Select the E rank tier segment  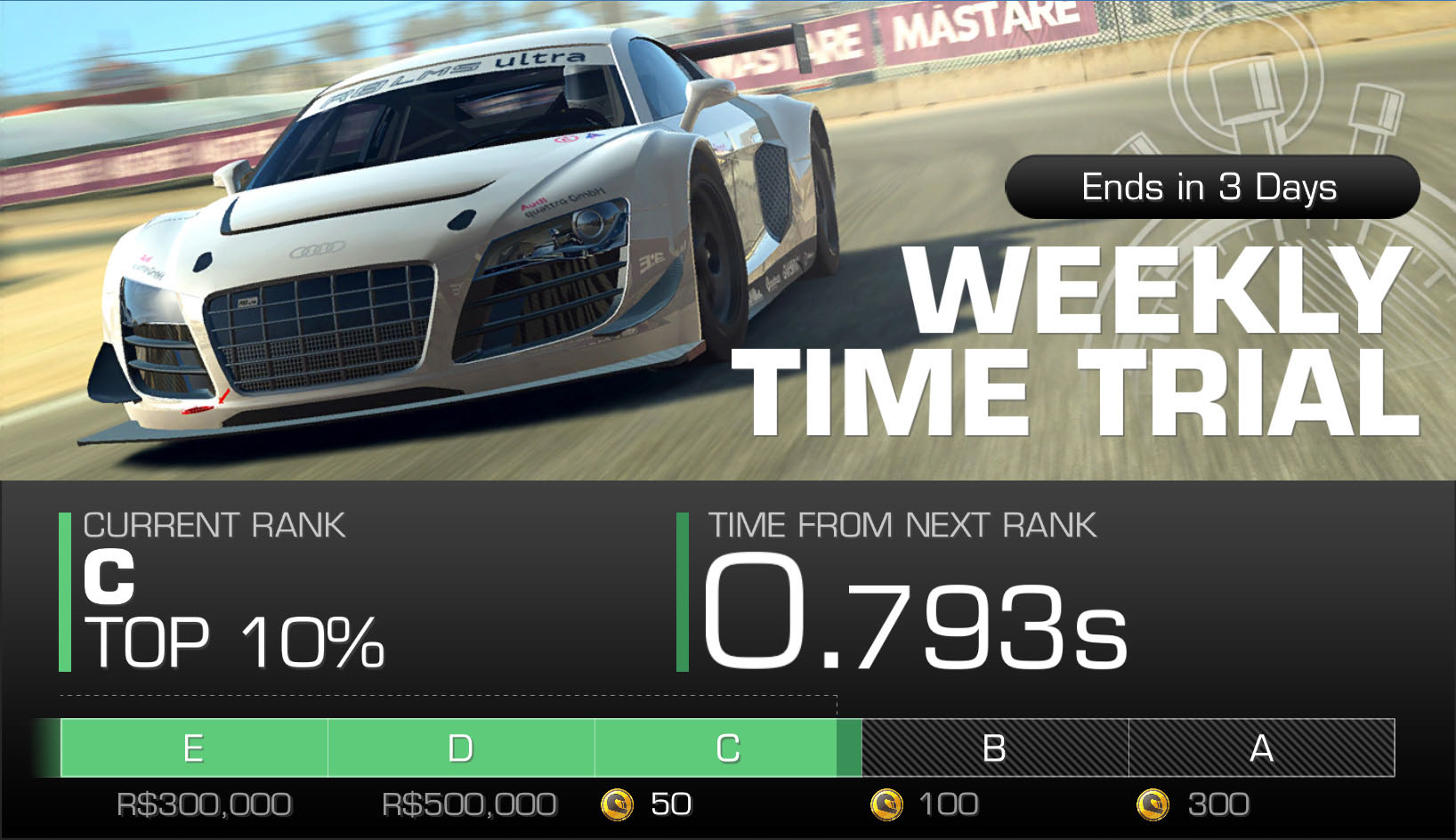pyautogui.click(x=194, y=748)
